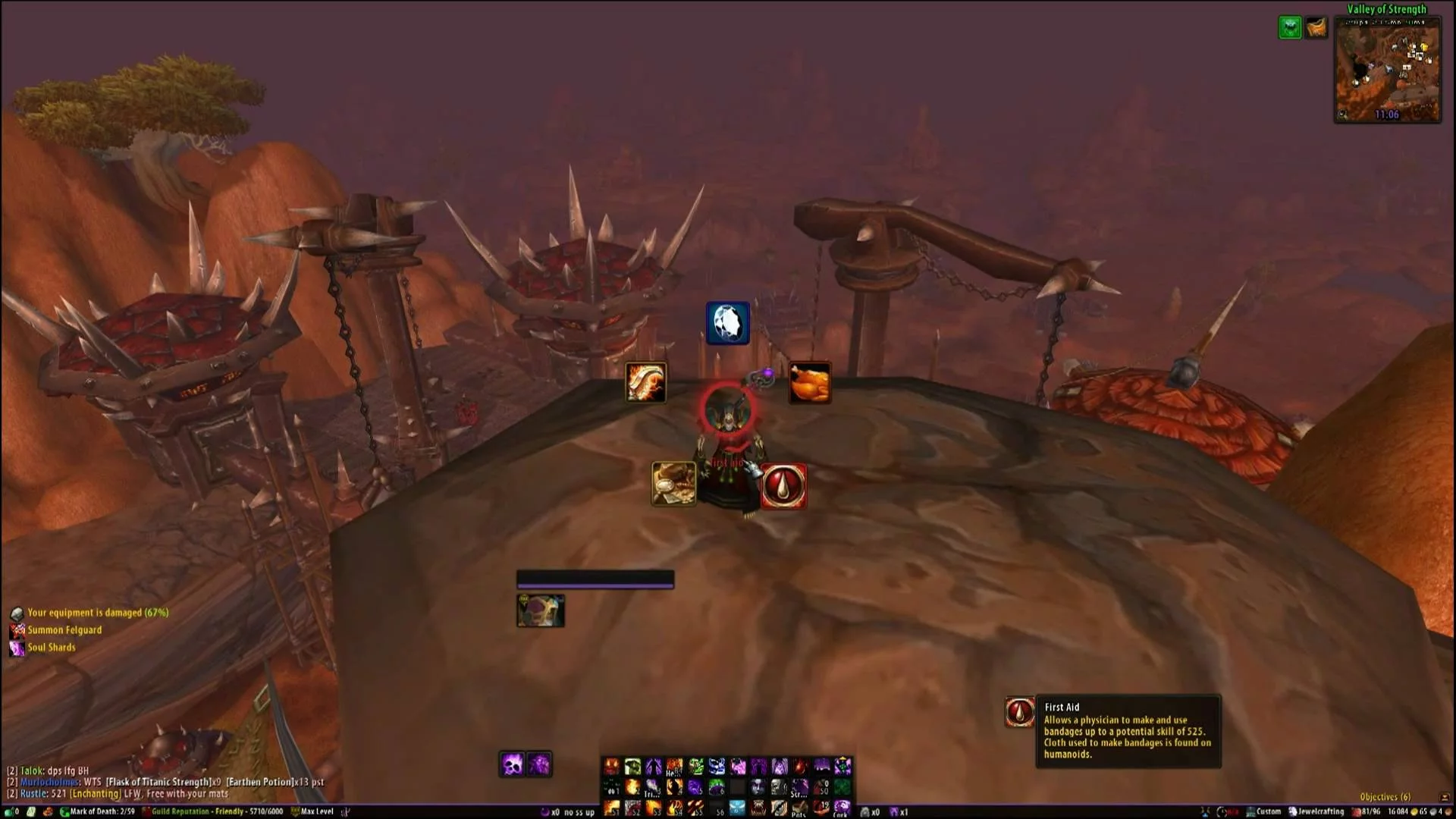The height and width of the screenshot is (819, 1456).
Task: Click the Mark of Death counter
Action: pyautogui.click(x=102, y=811)
